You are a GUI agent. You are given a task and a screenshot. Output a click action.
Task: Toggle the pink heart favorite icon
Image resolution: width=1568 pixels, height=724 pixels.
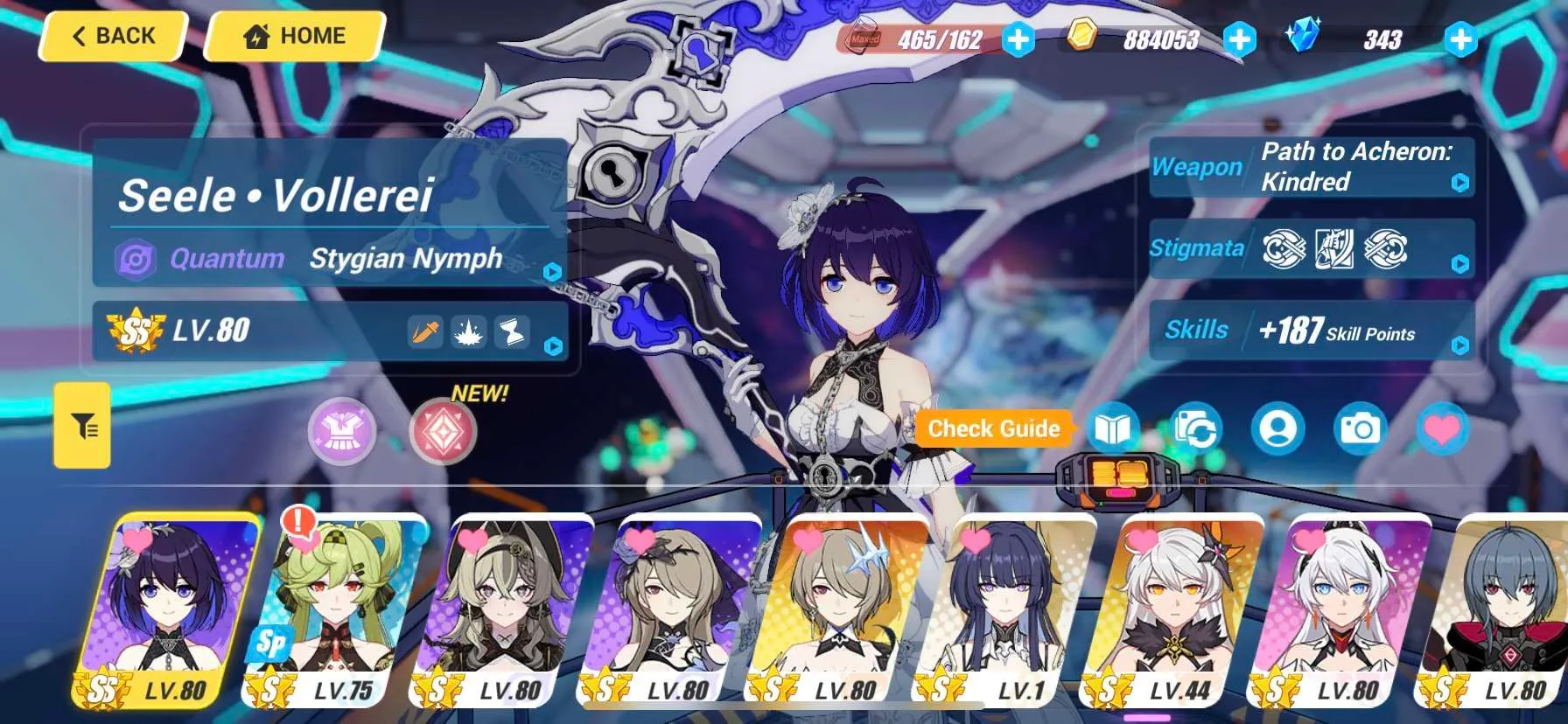[x=1441, y=429]
